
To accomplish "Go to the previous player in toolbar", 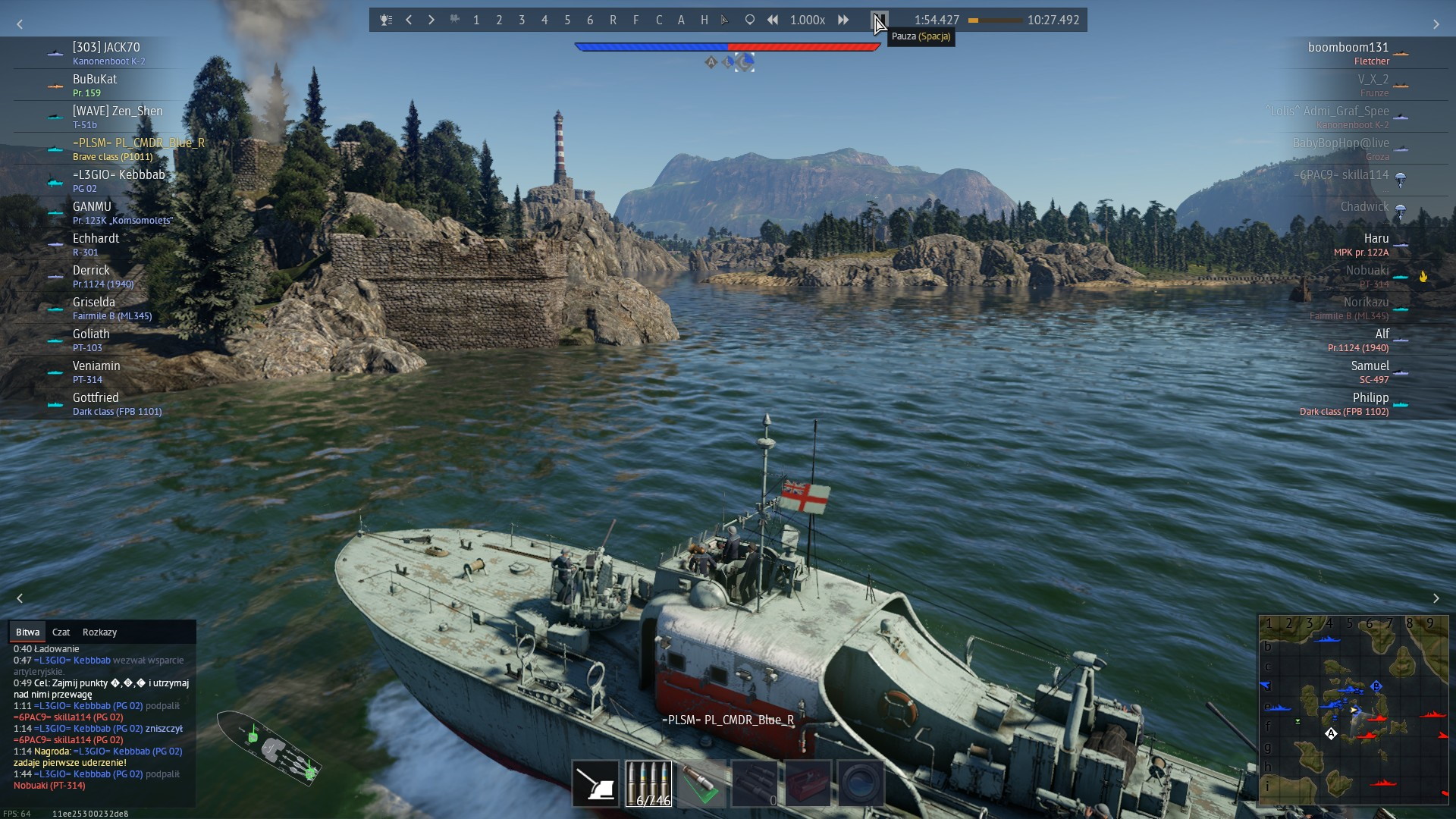I will click(x=409, y=20).
